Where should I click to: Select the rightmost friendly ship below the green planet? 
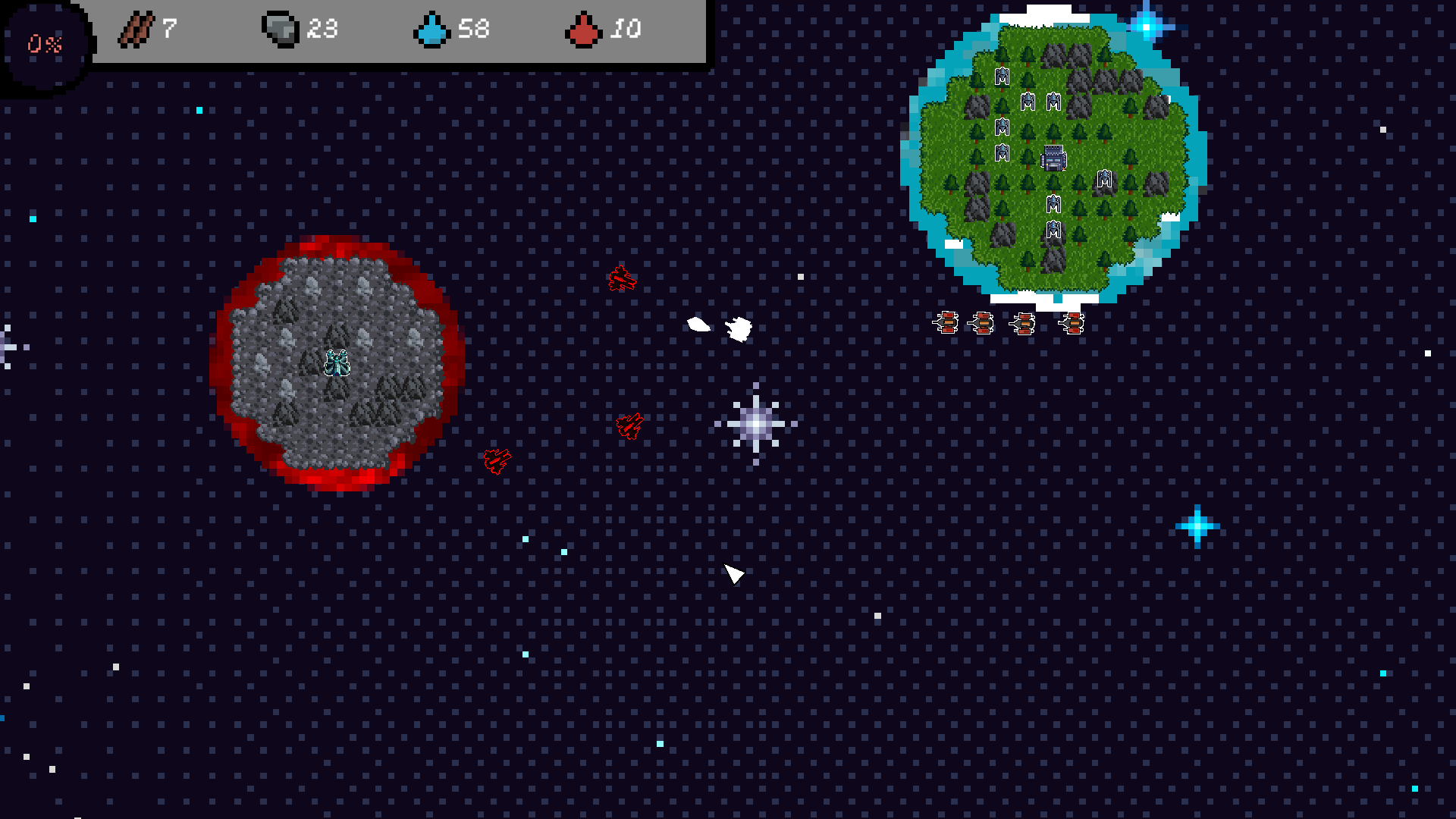1074,322
